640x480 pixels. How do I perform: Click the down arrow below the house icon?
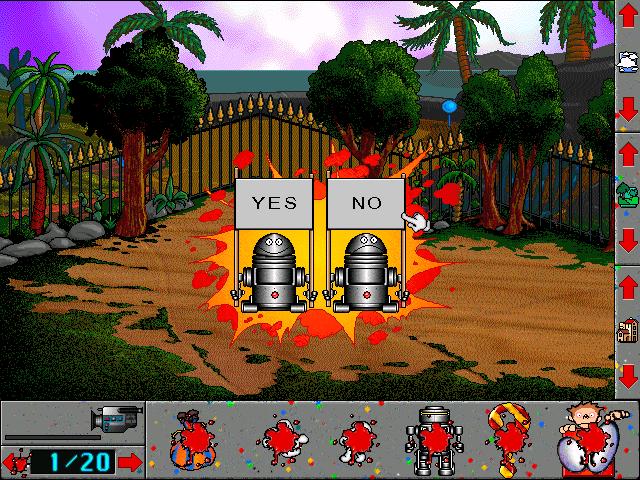pos(627,375)
